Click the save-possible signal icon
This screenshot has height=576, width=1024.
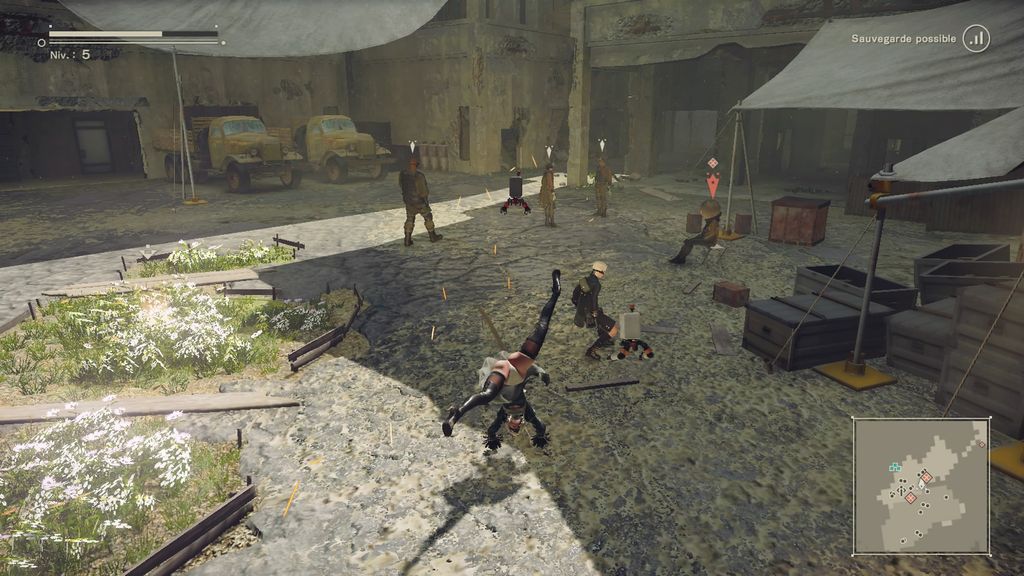click(976, 39)
